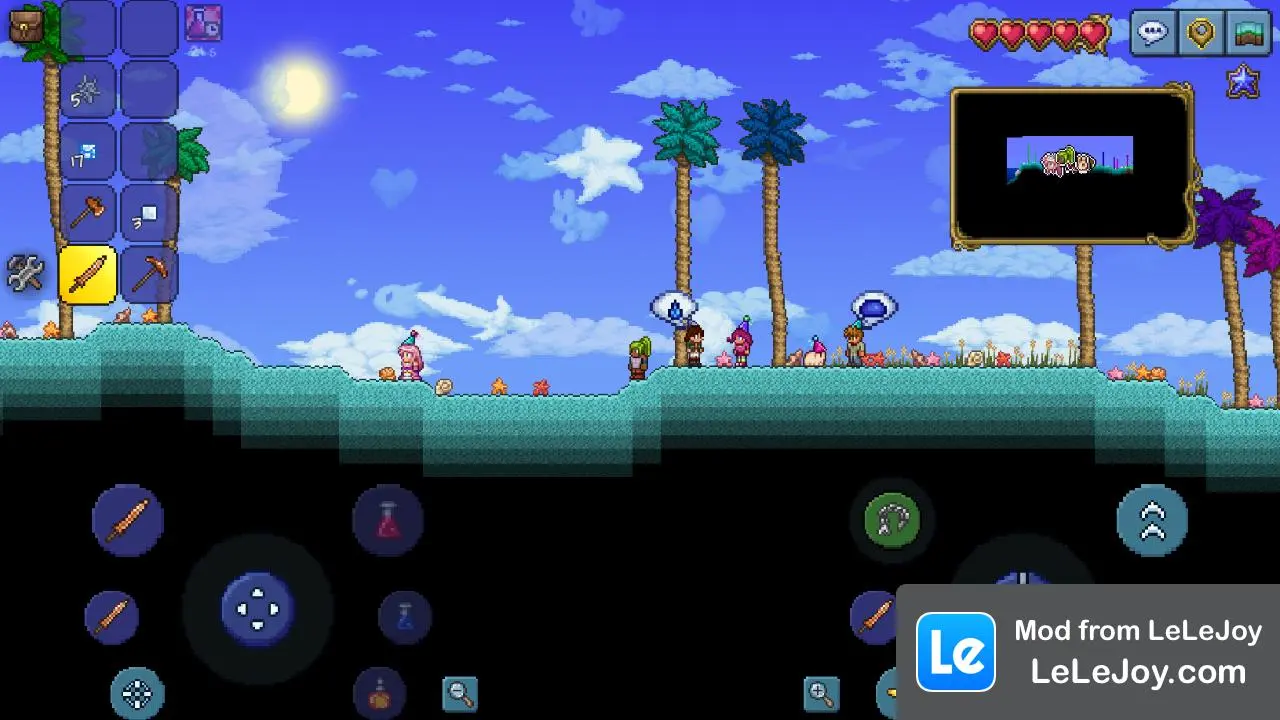Image resolution: width=1280 pixels, height=720 pixels.
Task: Select the copper pickaxe hotbar slot
Action: [x=149, y=274]
